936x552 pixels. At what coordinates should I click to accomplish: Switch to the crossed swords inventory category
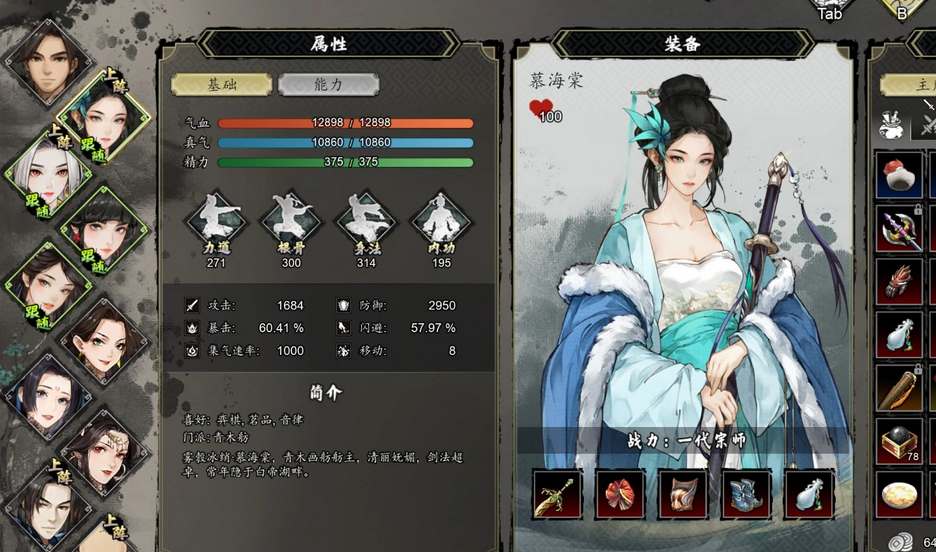[x=930, y=125]
